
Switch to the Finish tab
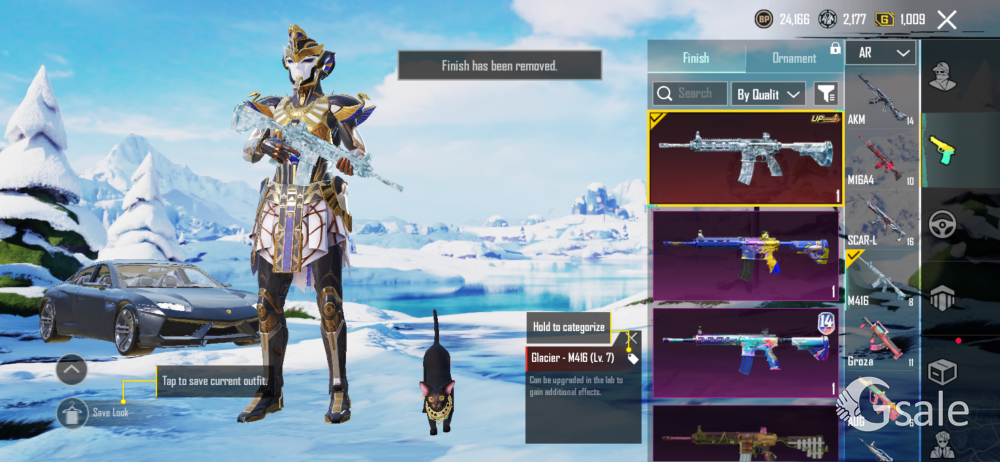pyautogui.click(x=696, y=58)
